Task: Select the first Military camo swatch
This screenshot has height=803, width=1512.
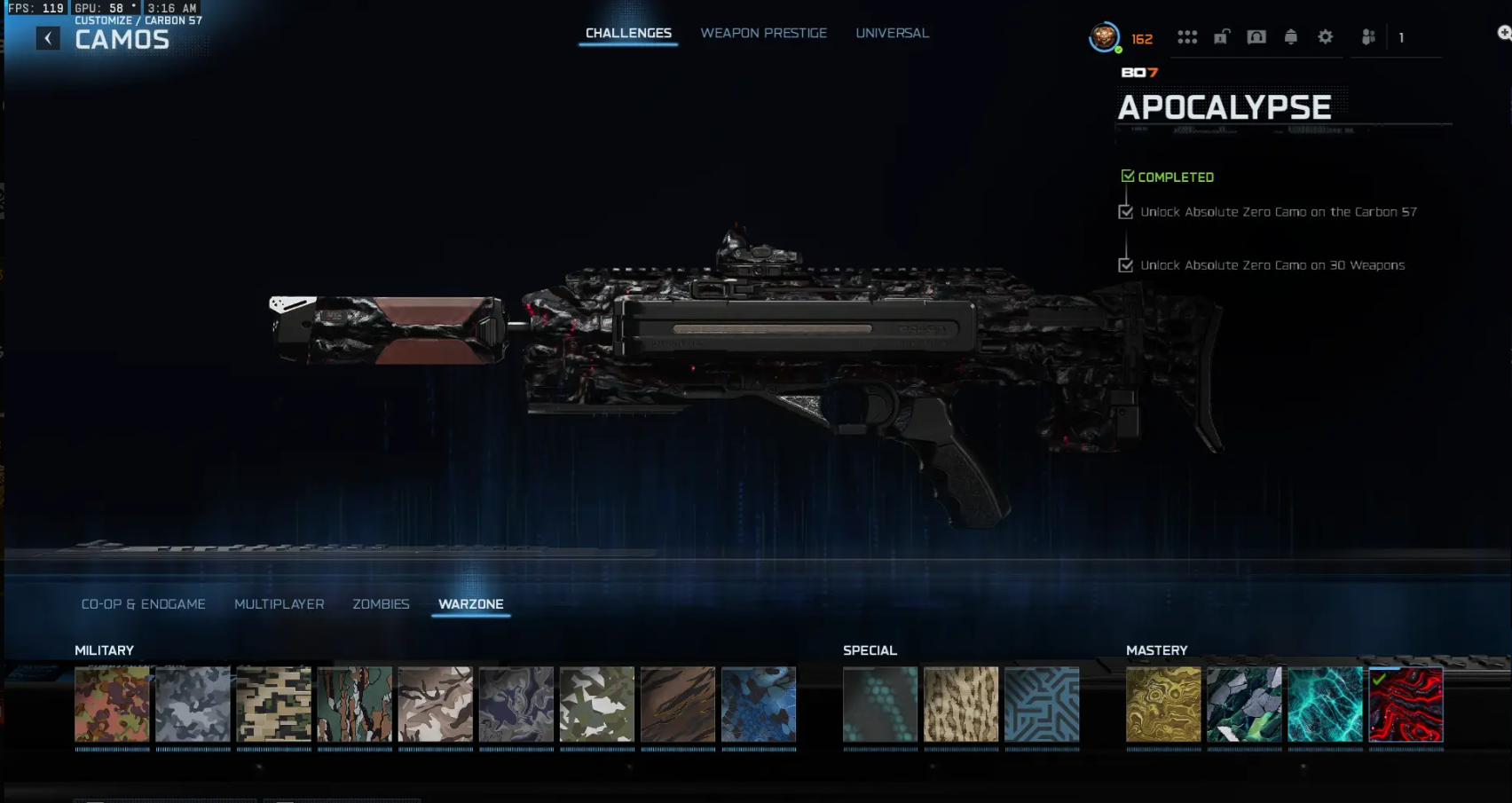Action: [113, 705]
